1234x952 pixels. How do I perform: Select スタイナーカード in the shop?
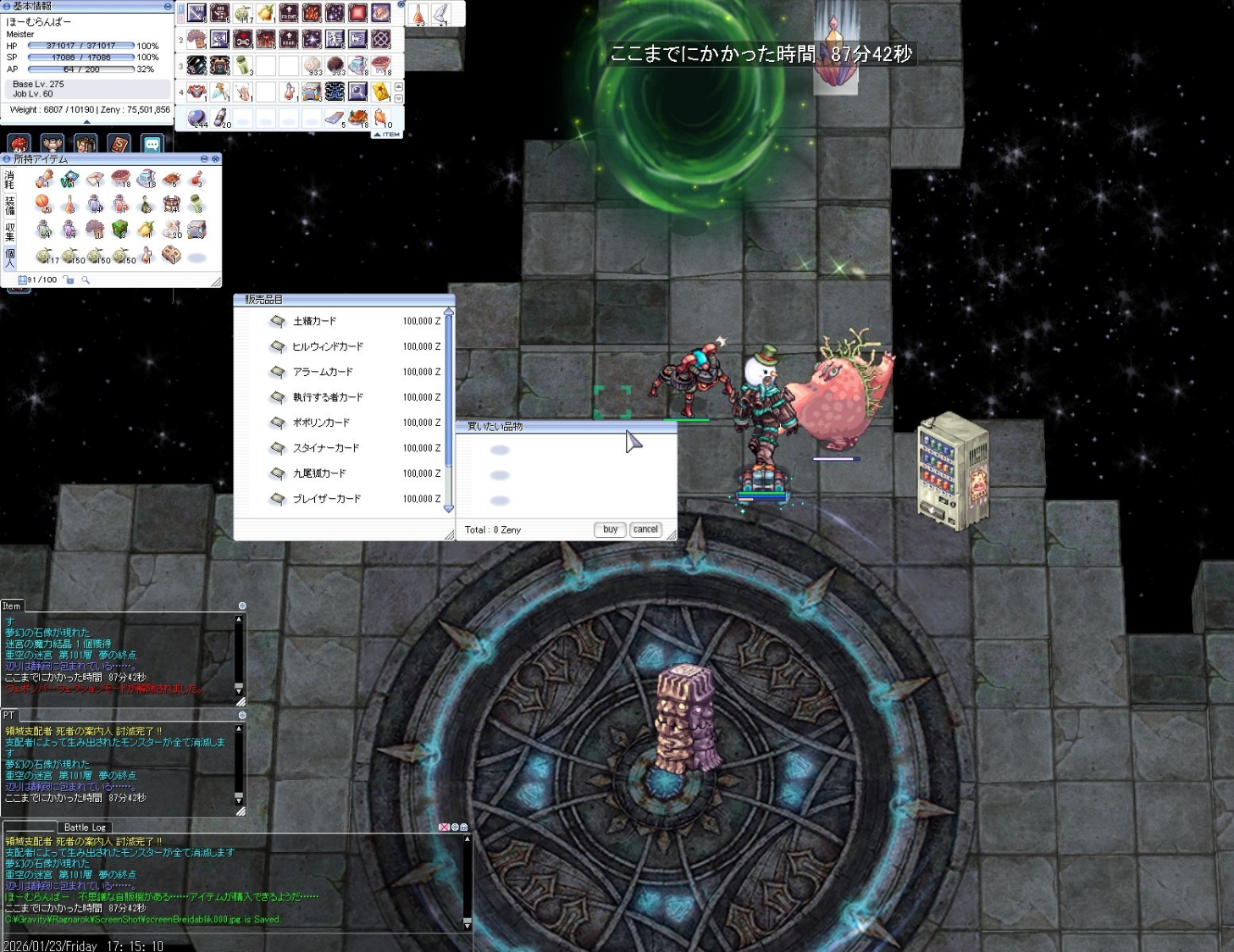[325, 448]
